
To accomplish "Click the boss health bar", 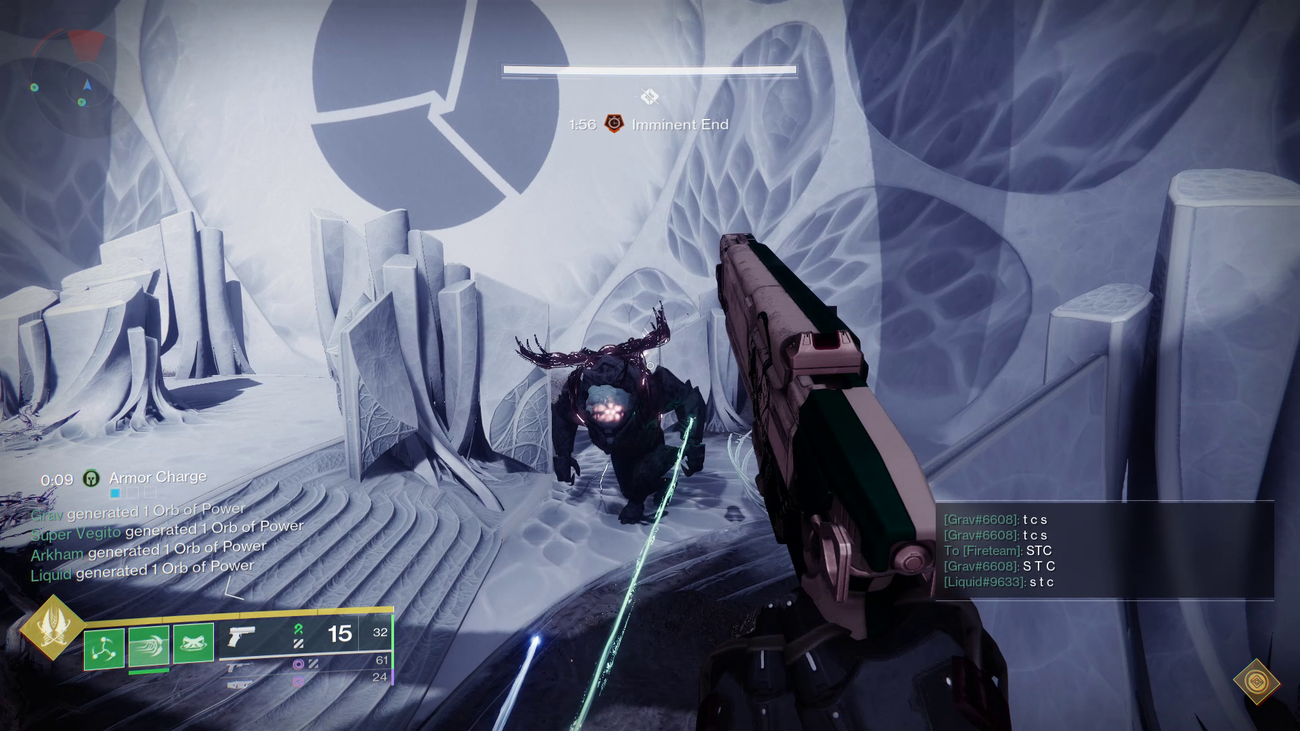I will [x=648, y=70].
